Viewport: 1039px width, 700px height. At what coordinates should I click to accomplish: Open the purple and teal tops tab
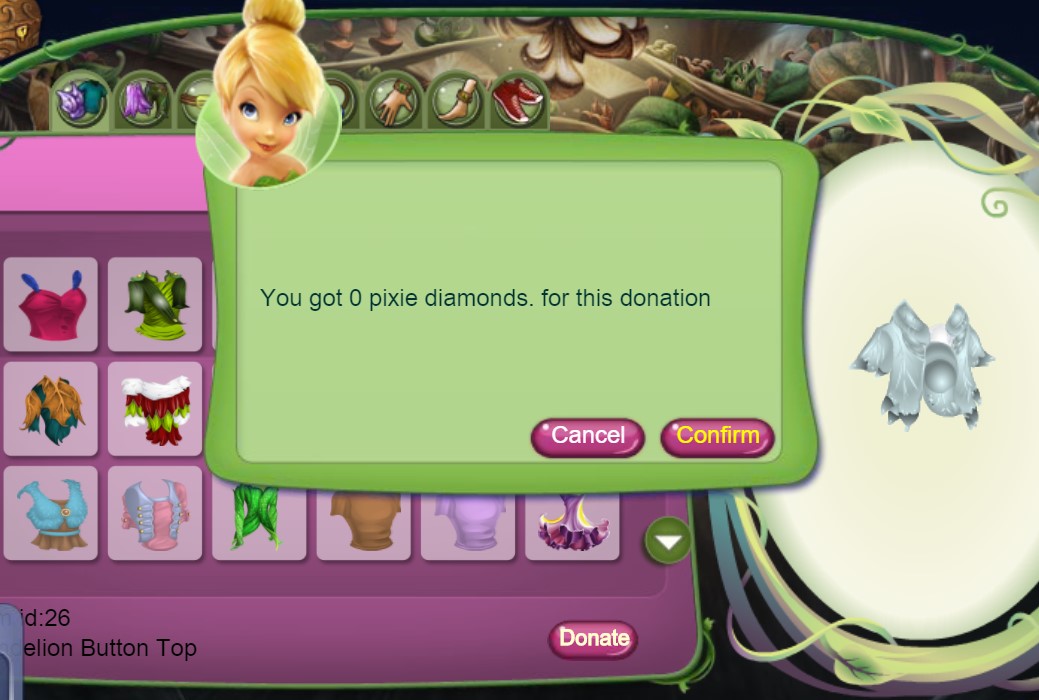click(82, 102)
